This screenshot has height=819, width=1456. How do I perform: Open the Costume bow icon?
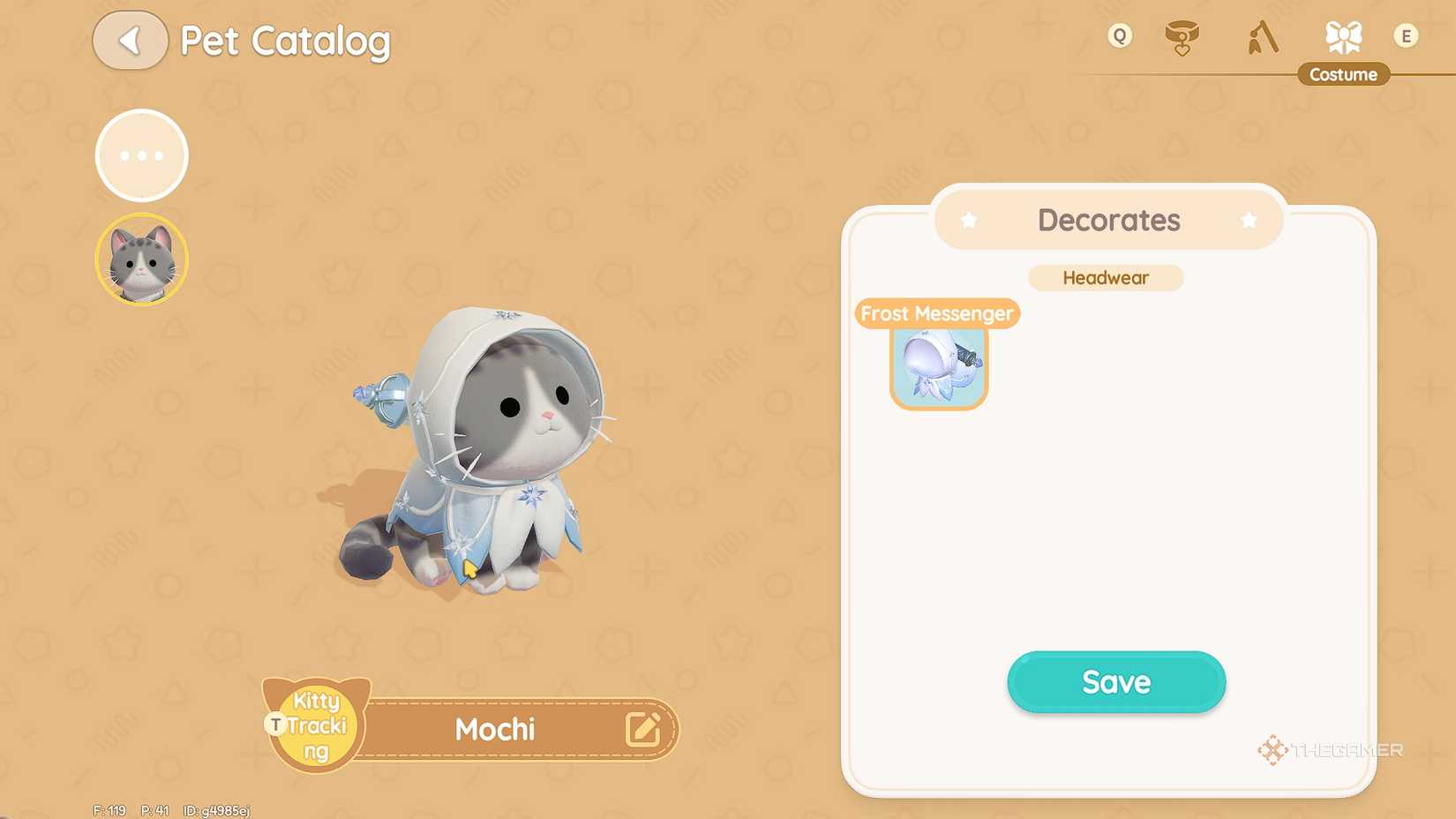(x=1343, y=37)
